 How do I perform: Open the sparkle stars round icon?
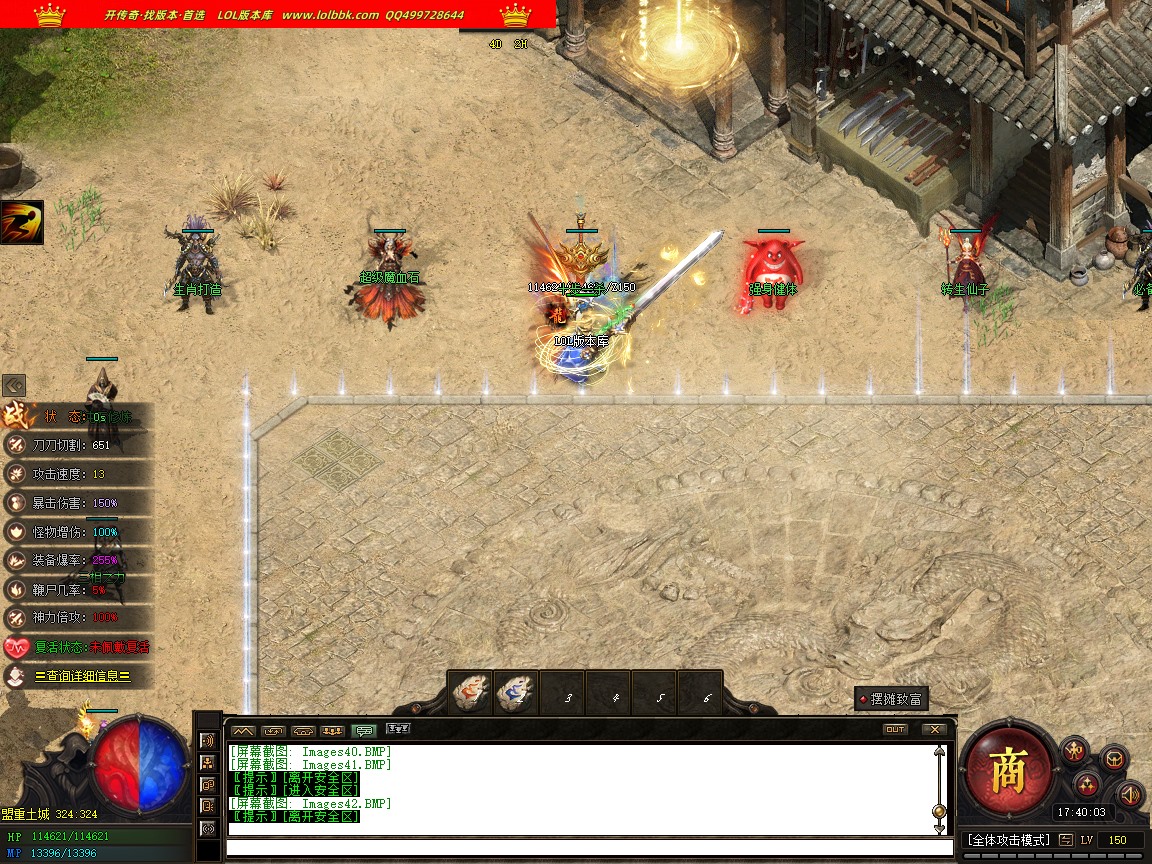[x=1089, y=785]
